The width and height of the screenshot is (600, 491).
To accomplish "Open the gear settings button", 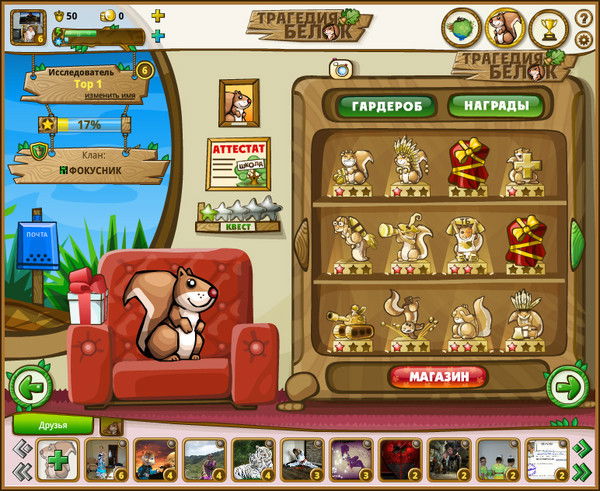I will pos(584,40).
